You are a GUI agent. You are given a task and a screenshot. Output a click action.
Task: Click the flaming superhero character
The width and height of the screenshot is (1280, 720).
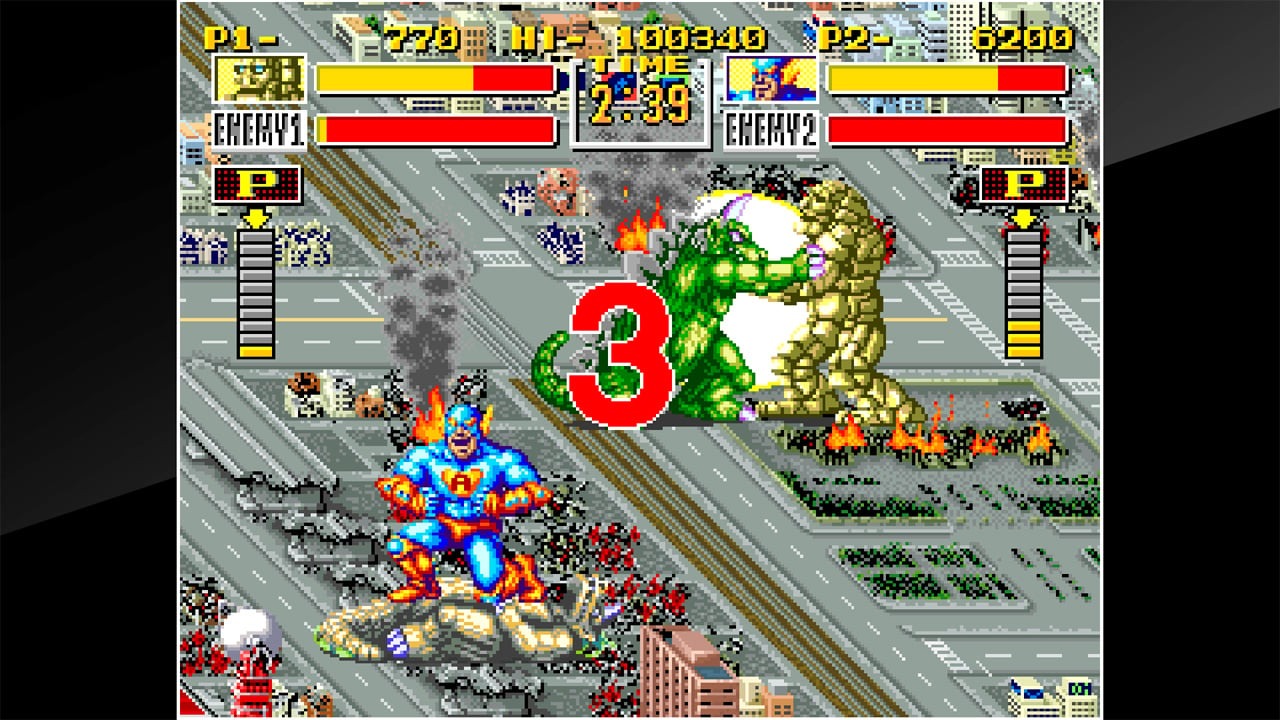pos(460,490)
